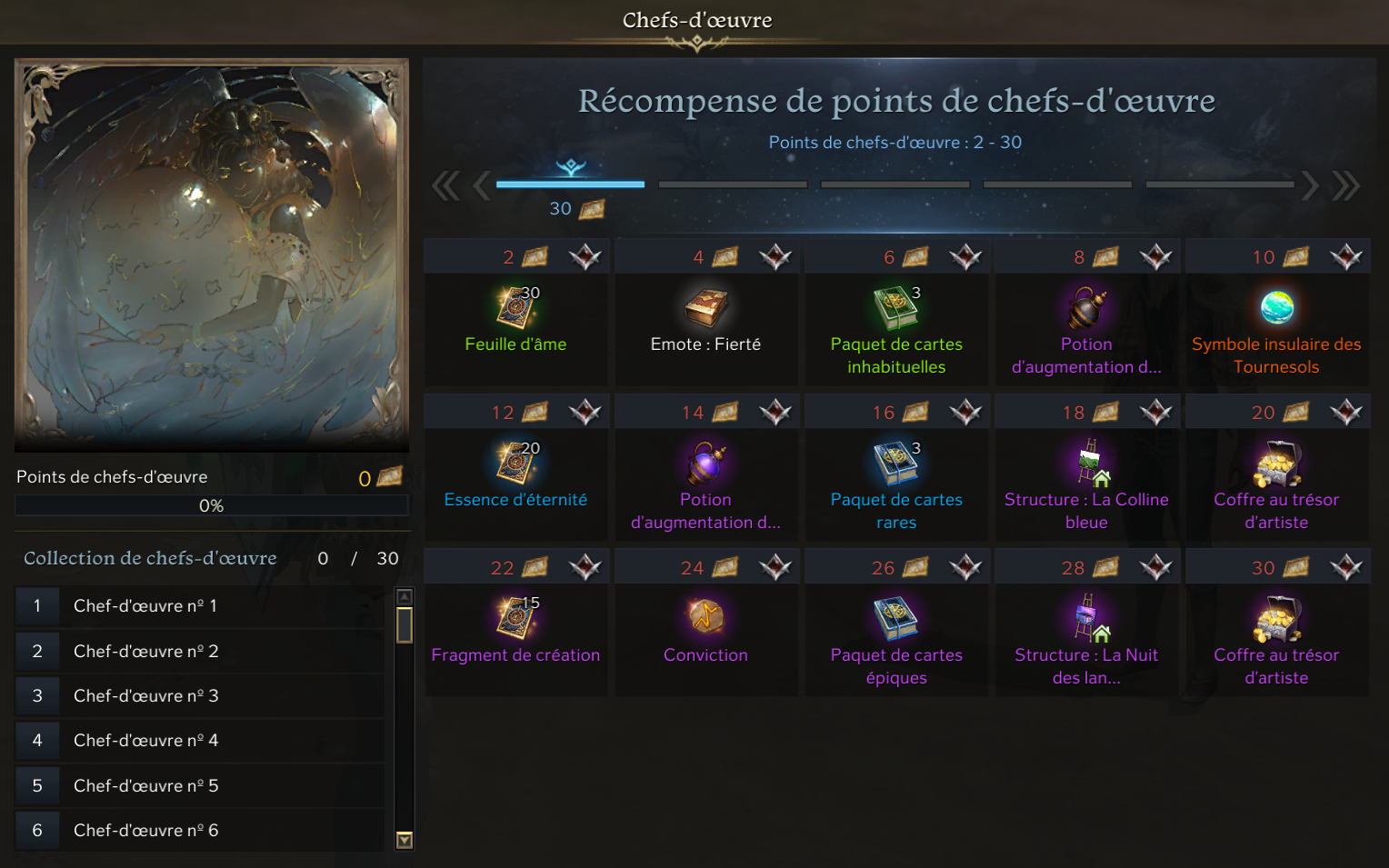Jump to first reward page with double left arrow
Viewport: 1389px width, 868px height.
tap(445, 185)
